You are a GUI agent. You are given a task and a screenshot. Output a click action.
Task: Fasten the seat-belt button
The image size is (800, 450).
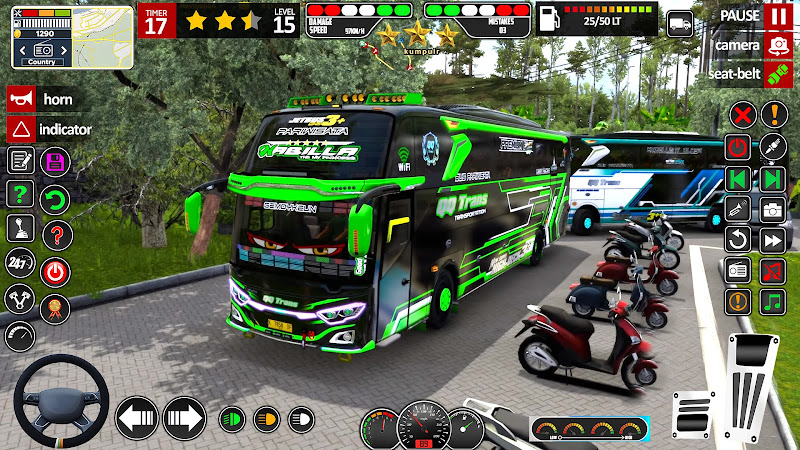[777, 73]
